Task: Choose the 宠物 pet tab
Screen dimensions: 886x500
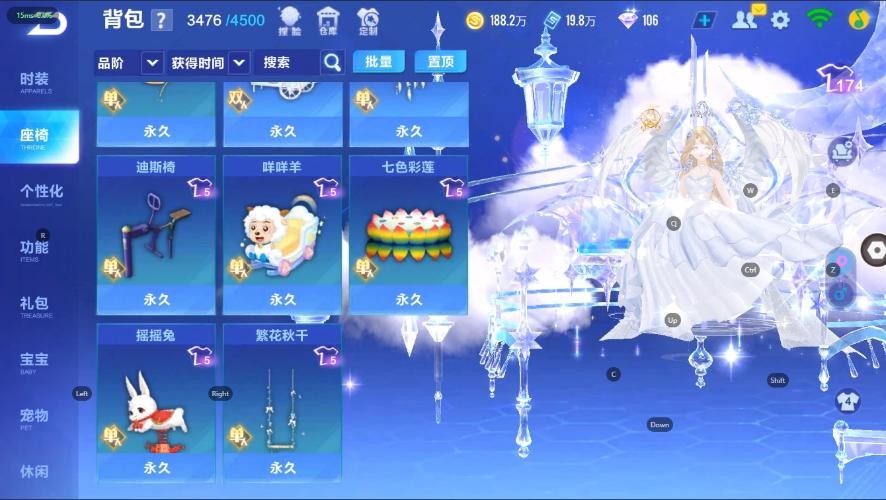Action: (x=34, y=417)
